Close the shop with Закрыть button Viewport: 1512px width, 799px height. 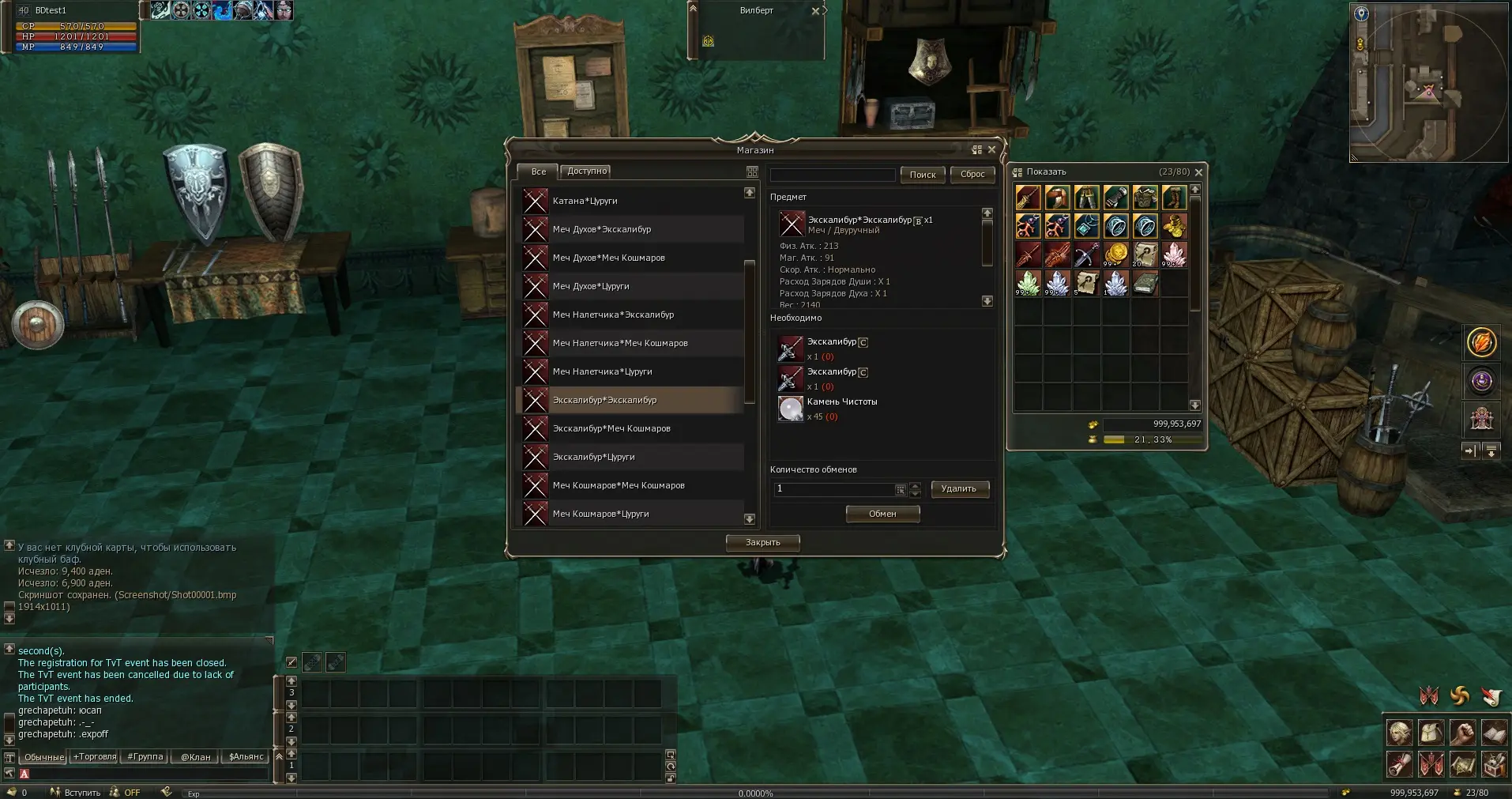pyautogui.click(x=762, y=542)
